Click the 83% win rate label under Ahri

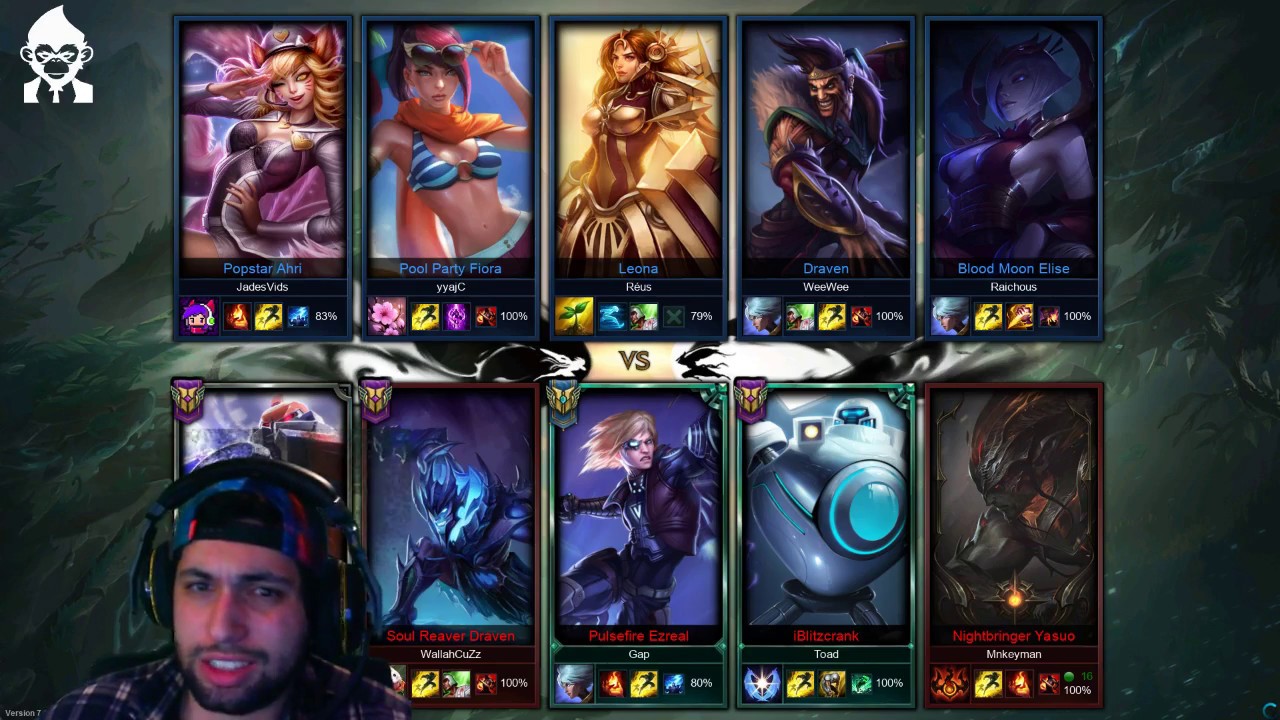click(325, 316)
